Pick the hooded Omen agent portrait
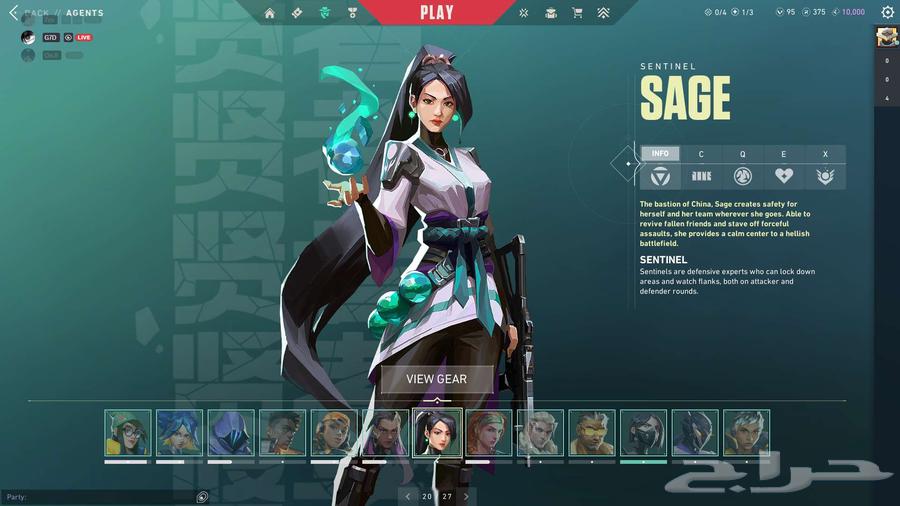This screenshot has width=900, height=506. pyautogui.click(x=231, y=433)
